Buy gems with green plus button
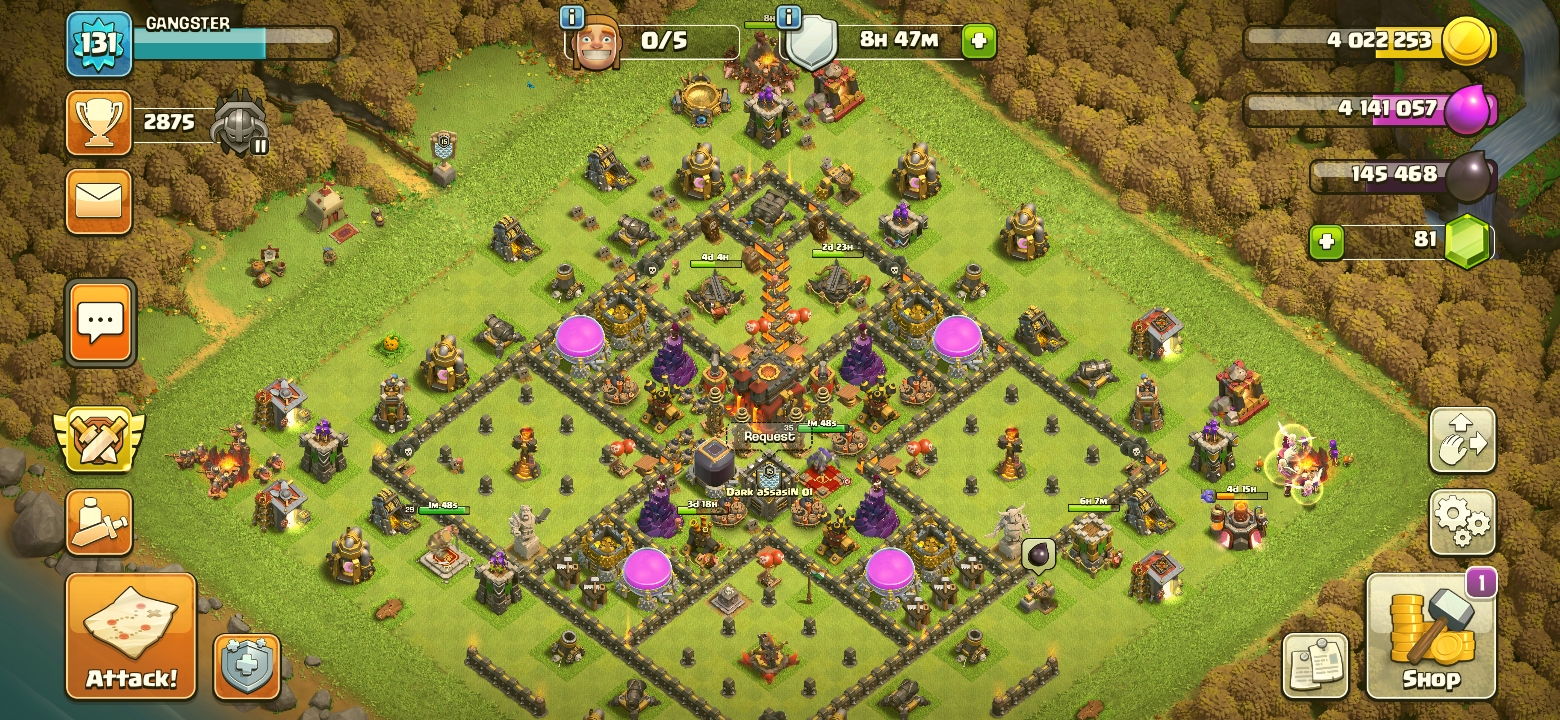1560x720 pixels. tap(1326, 241)
